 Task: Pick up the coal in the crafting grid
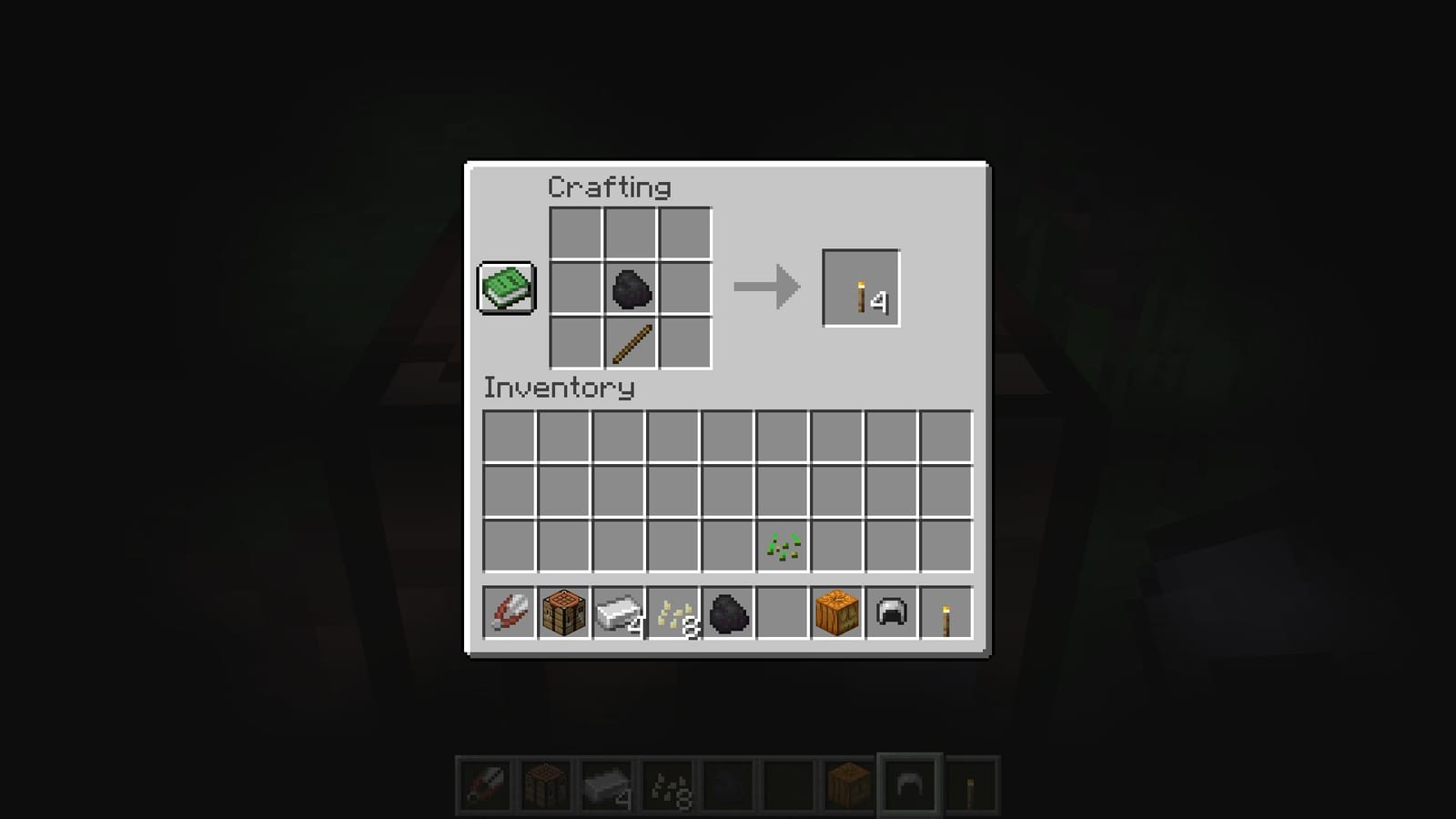630,288
